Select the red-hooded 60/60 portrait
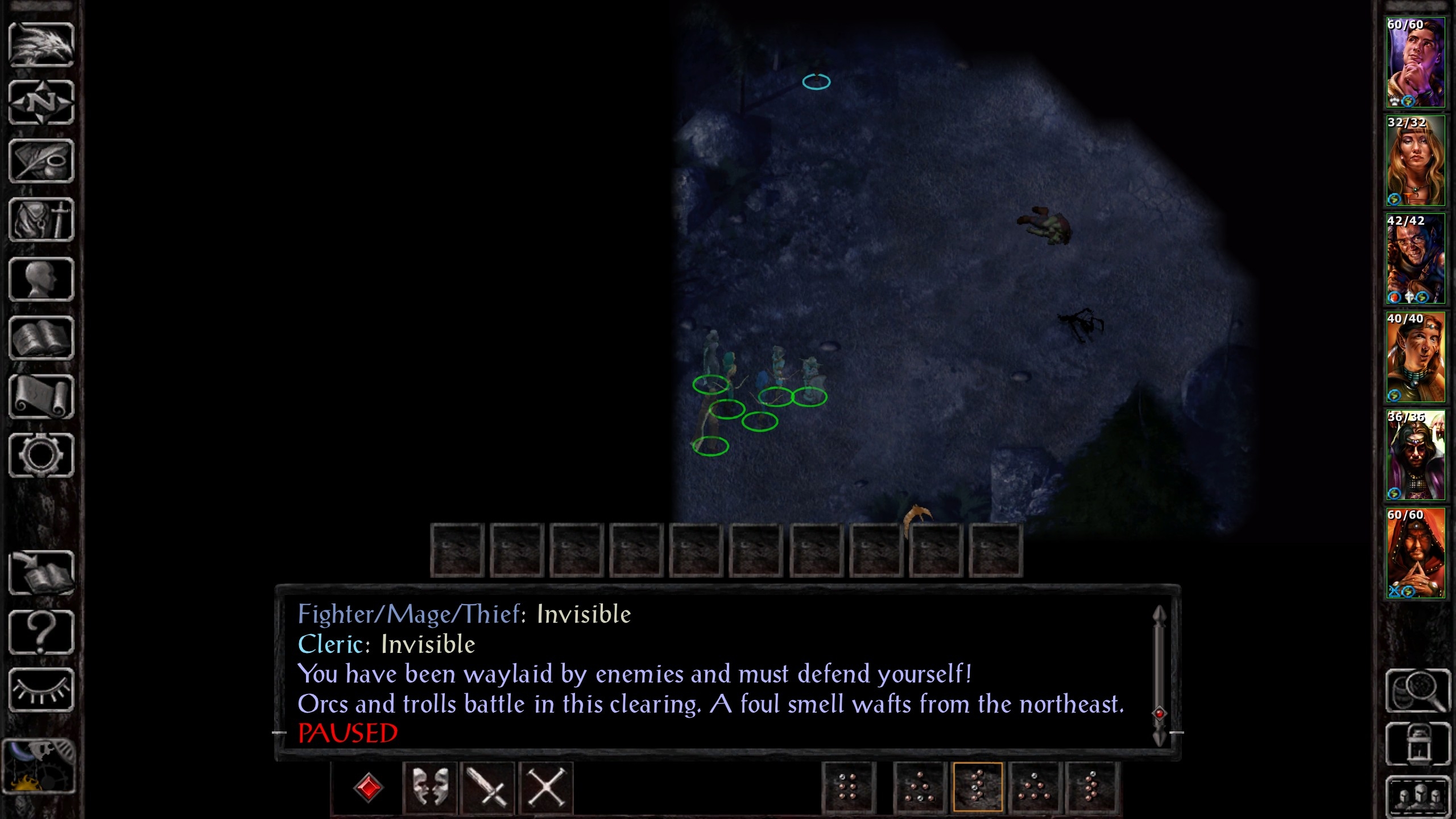Image resolution: width=1456 pixels, height=819 pixels. (x=1415, y=553)
